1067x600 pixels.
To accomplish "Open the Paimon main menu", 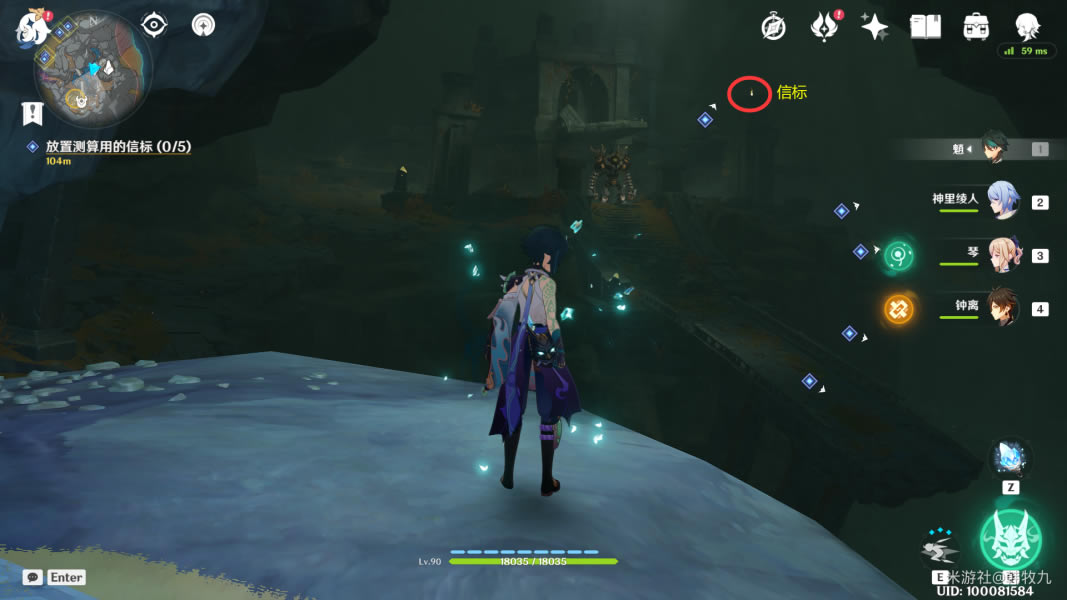I will pyautogui.click(x=33, y=27).
